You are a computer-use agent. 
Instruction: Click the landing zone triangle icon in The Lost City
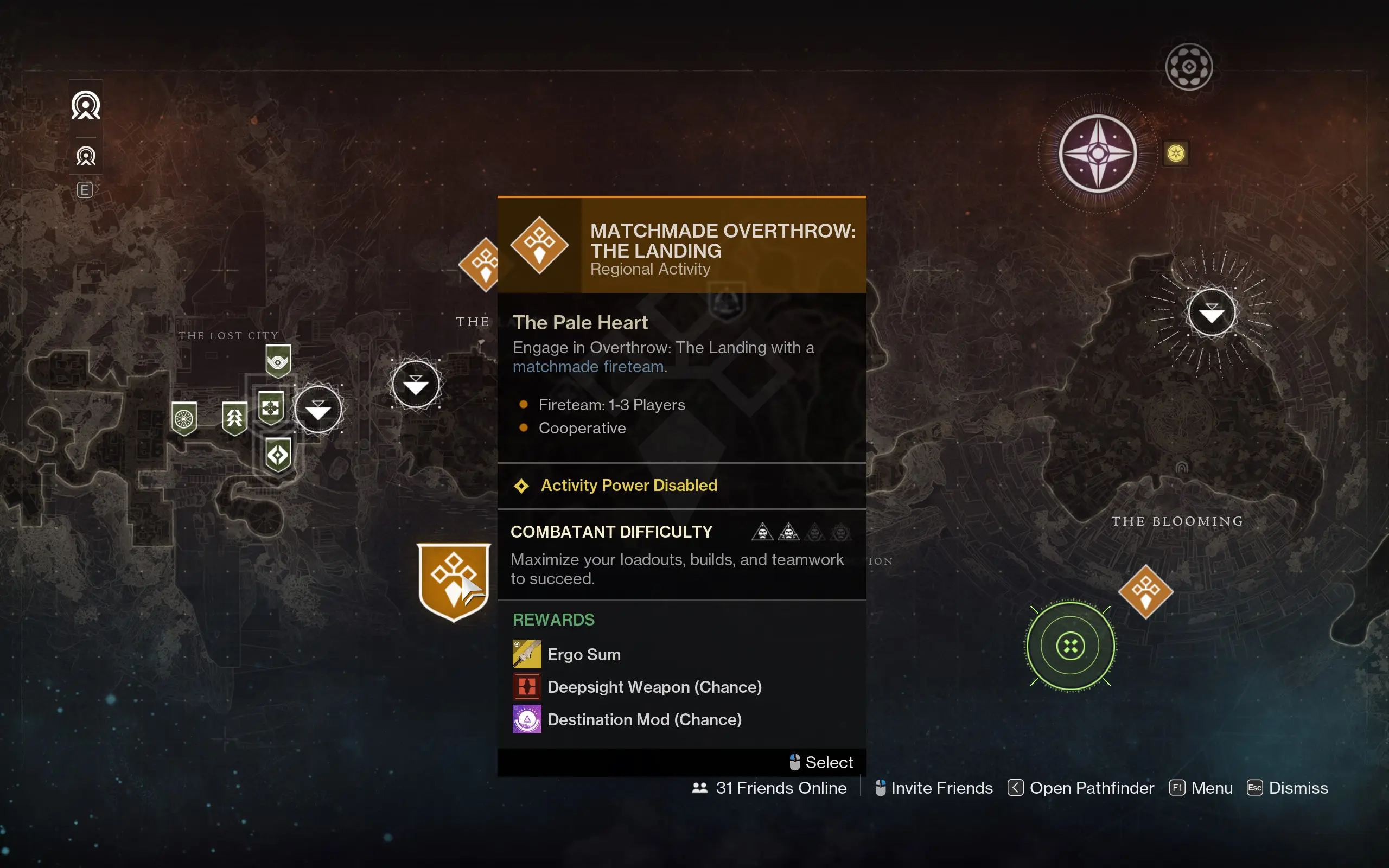pyautogui.click(x=319, y=409)
